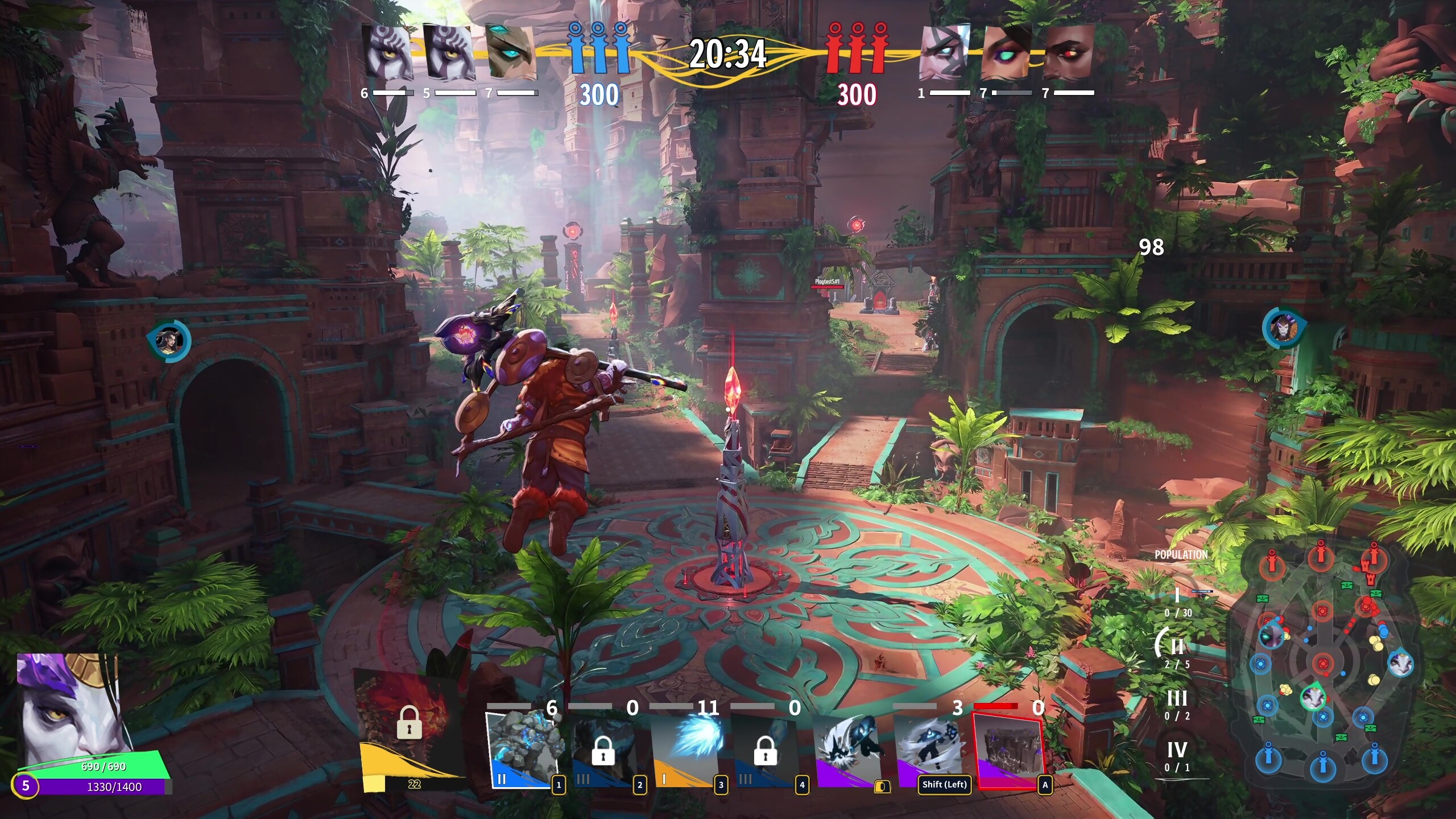The height and width of the screenshot is (819, 1456).
Task: Click the teal-eyed enemy hero portrait
Action: pos(1007,52)
